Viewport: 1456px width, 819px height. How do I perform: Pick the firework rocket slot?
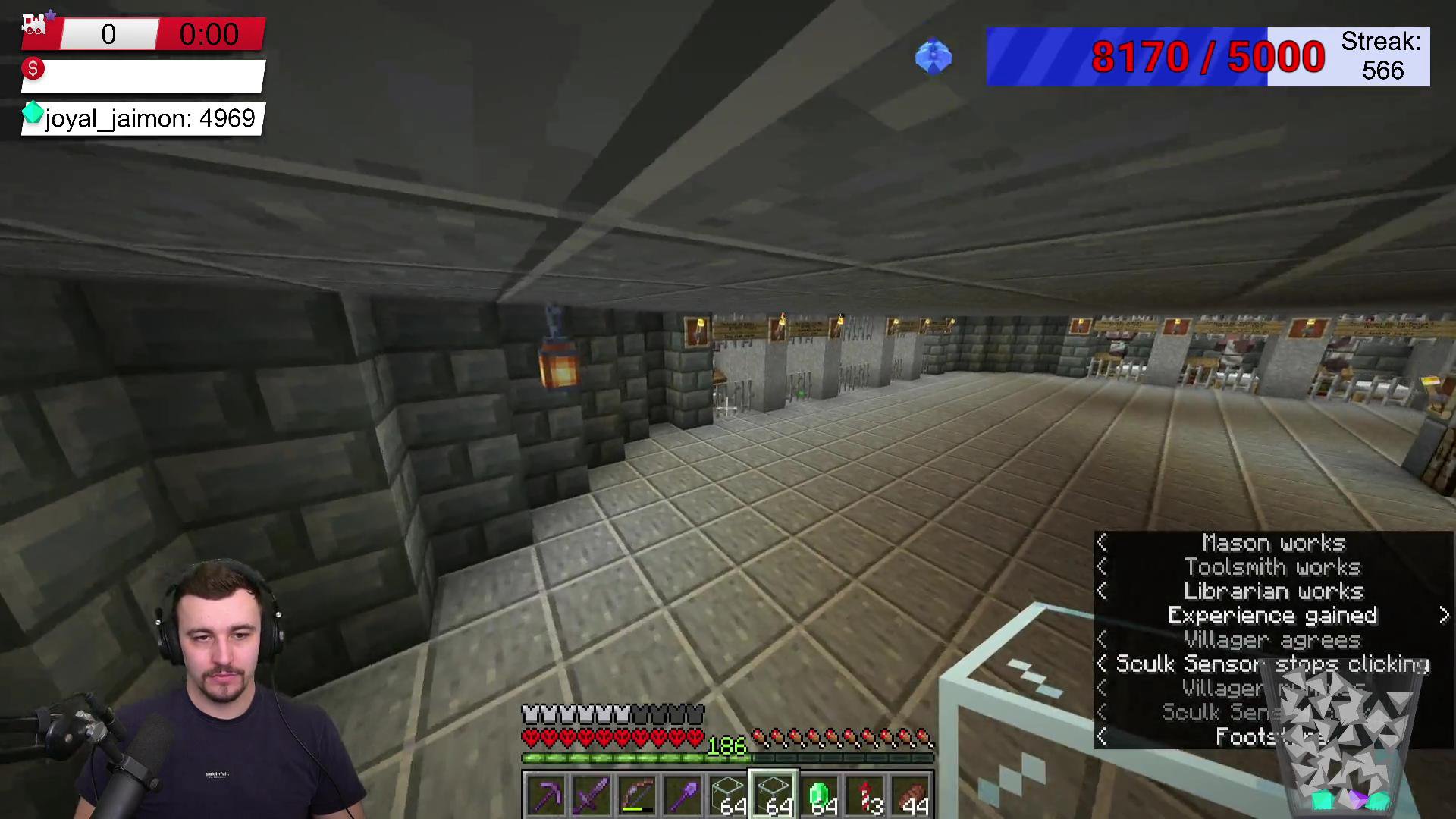pos(866,795)
